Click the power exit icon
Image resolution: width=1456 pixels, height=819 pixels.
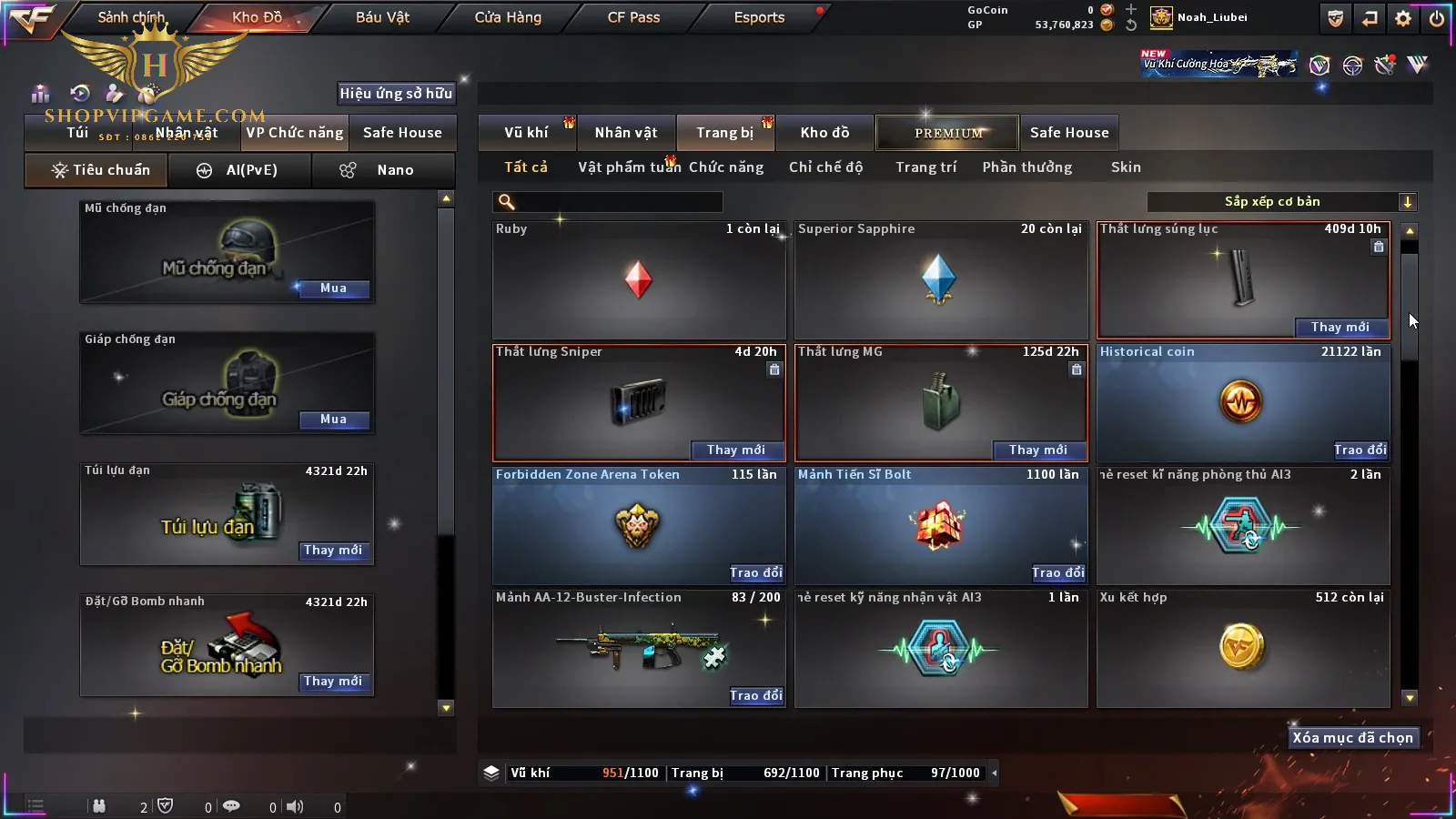[1437, 18]
